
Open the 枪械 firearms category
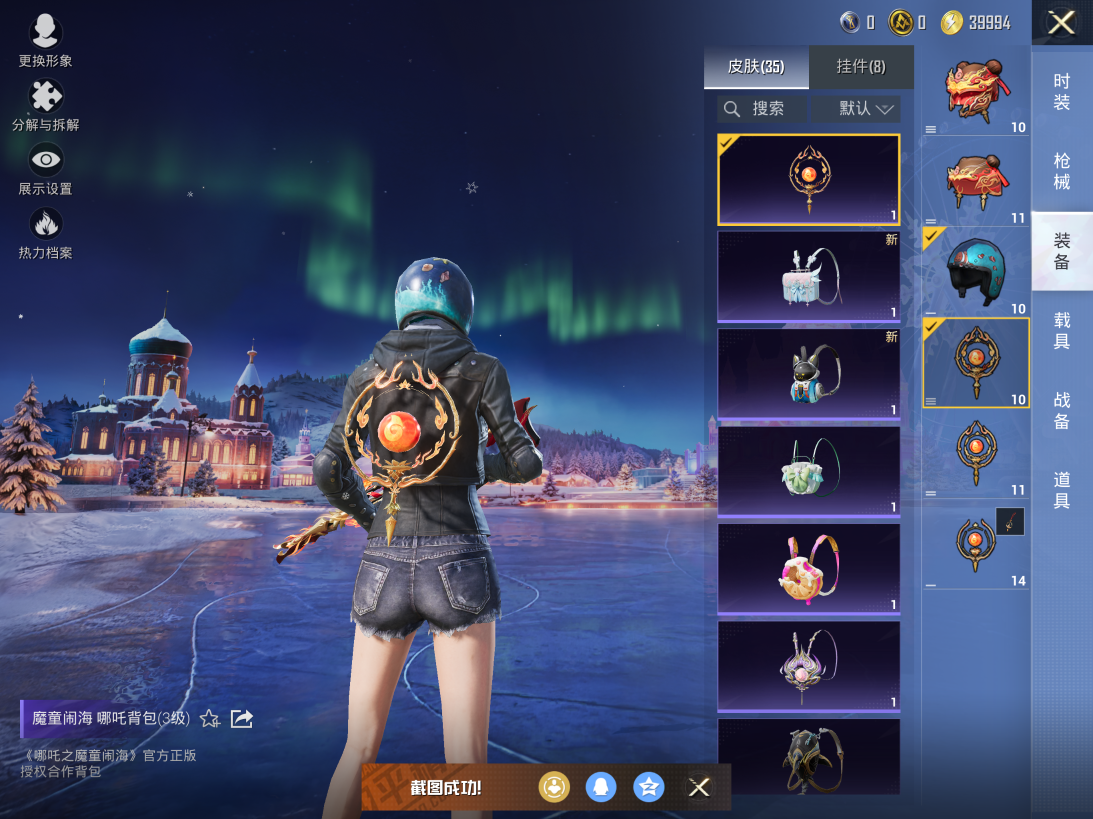1062,171
